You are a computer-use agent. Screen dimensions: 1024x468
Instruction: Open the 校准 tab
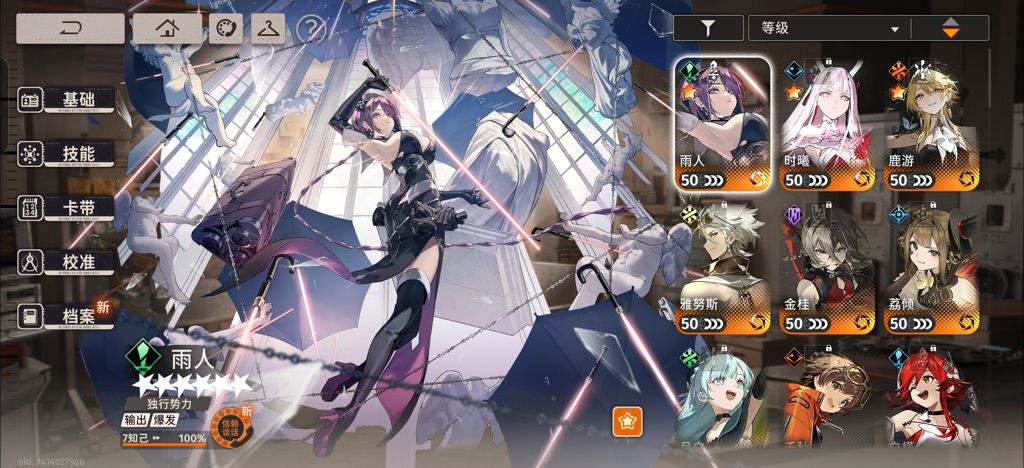click(x=67, y=262)
